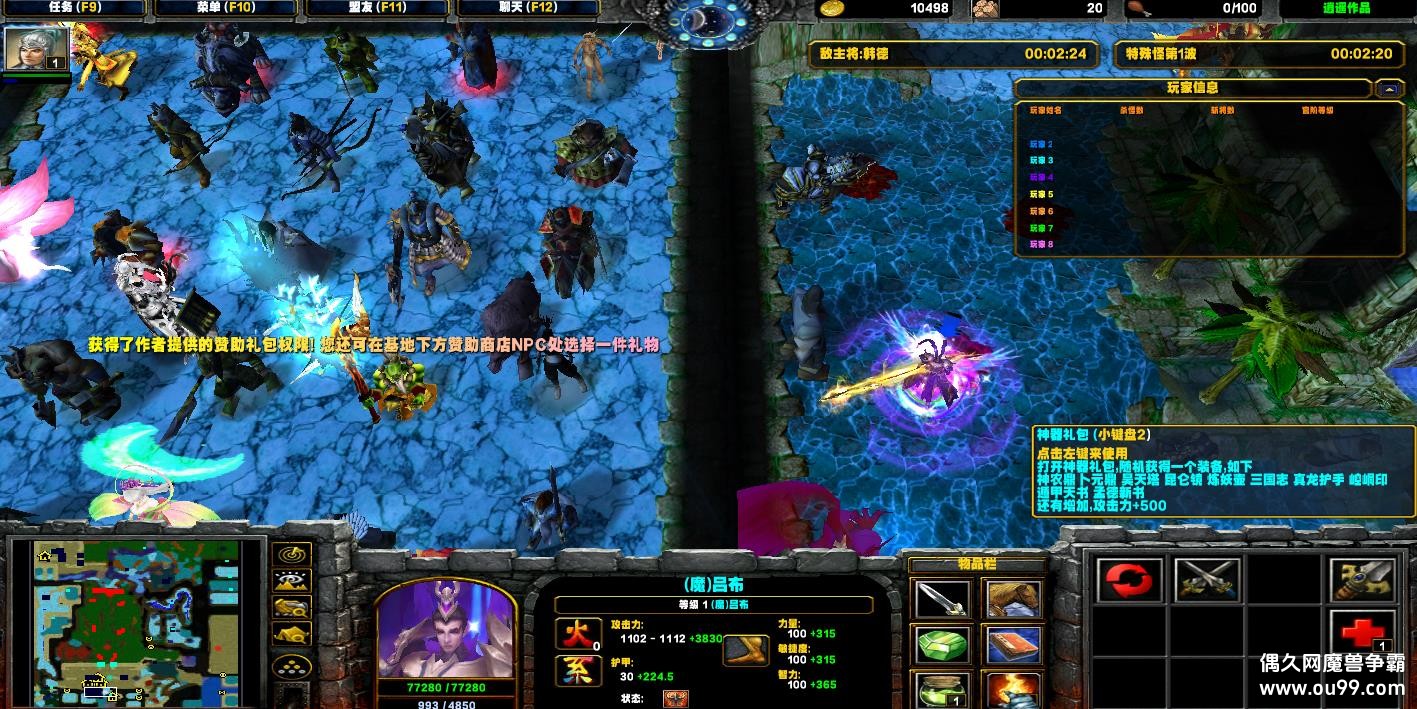Open the 任务 (F9) quests menu

pyautogui.click(x=74, y=8)
